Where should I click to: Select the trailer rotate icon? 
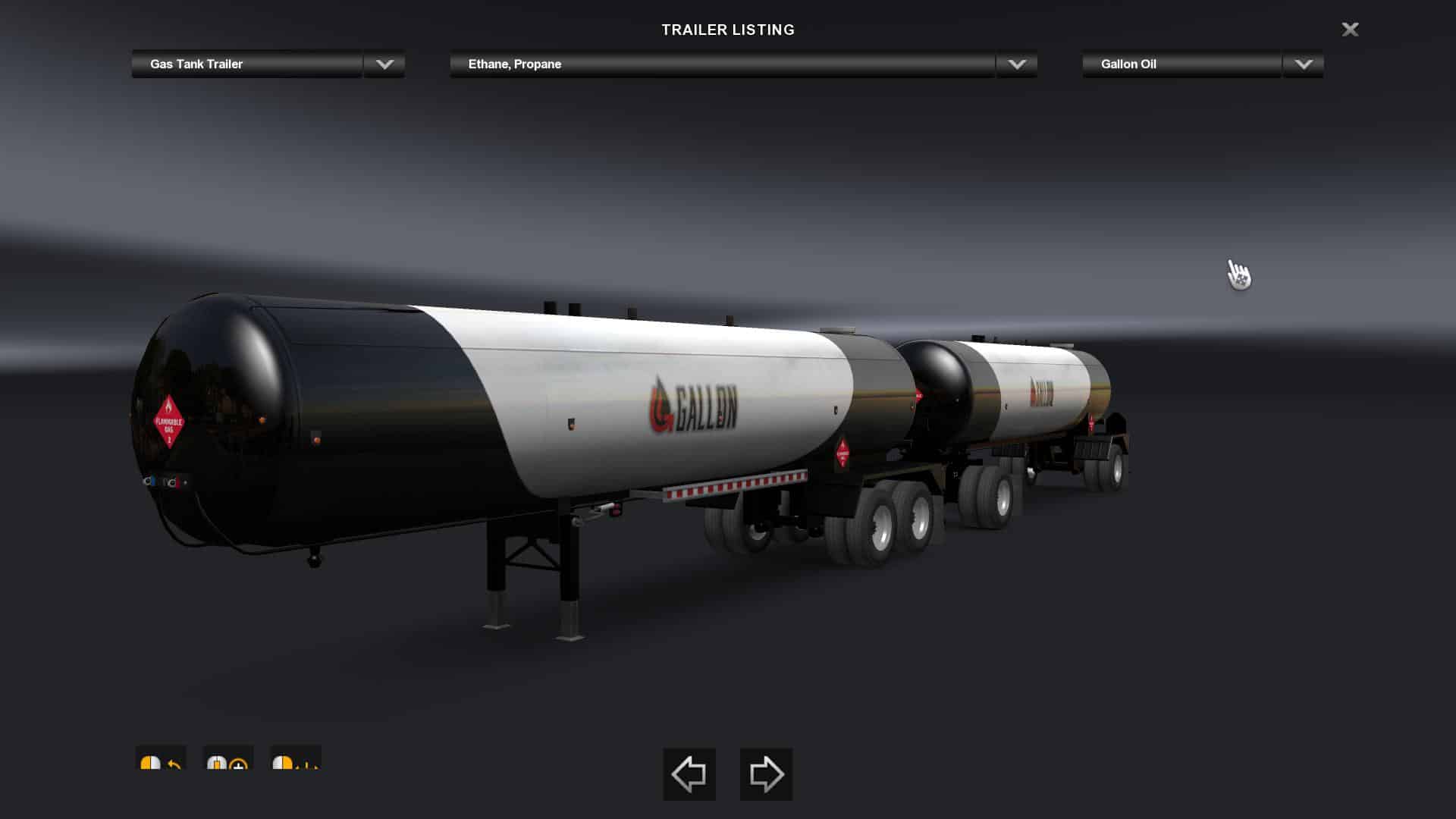click(x=159, y=766)
